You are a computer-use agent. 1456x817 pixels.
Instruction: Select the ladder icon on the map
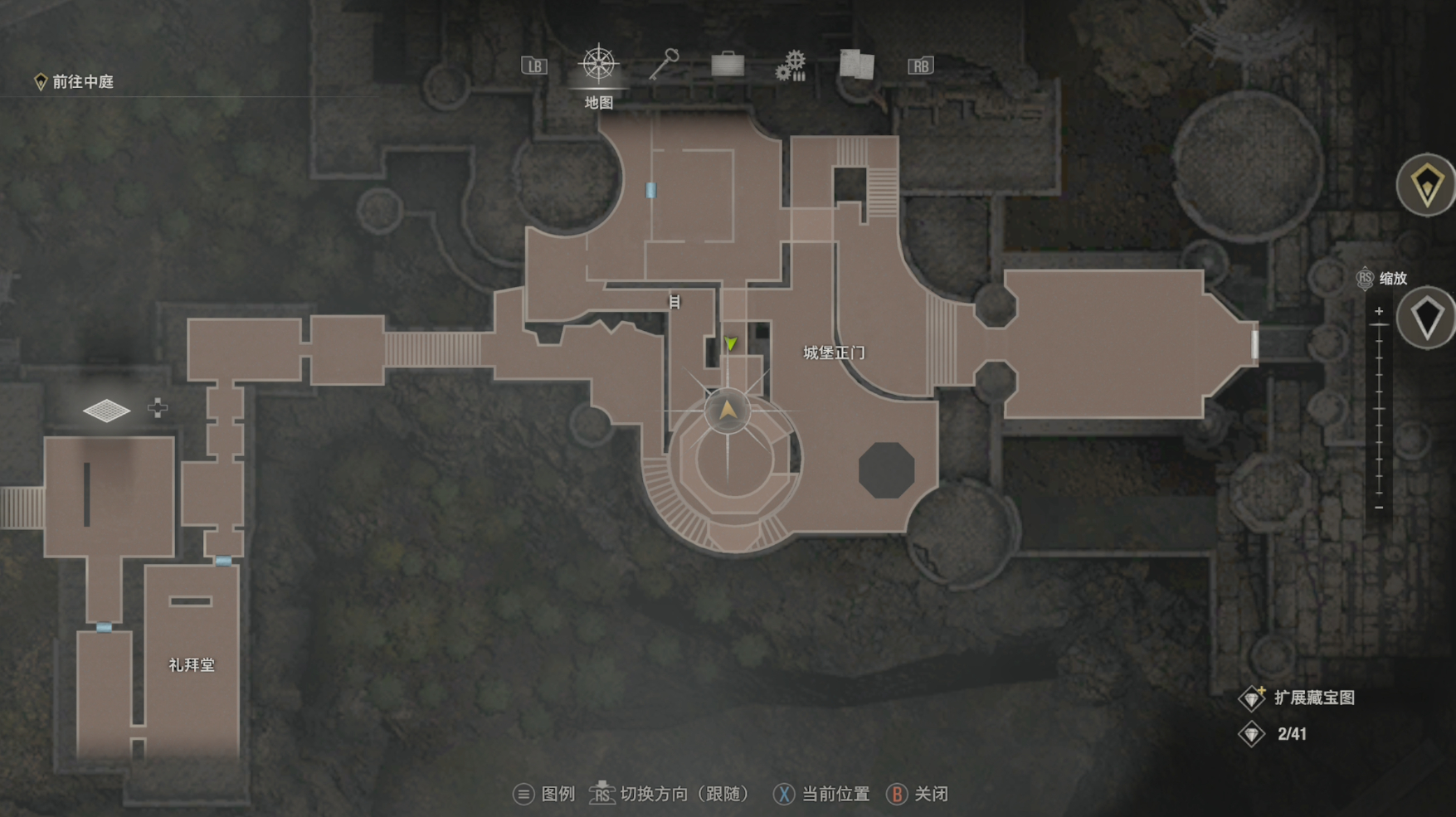coord(674,302)
